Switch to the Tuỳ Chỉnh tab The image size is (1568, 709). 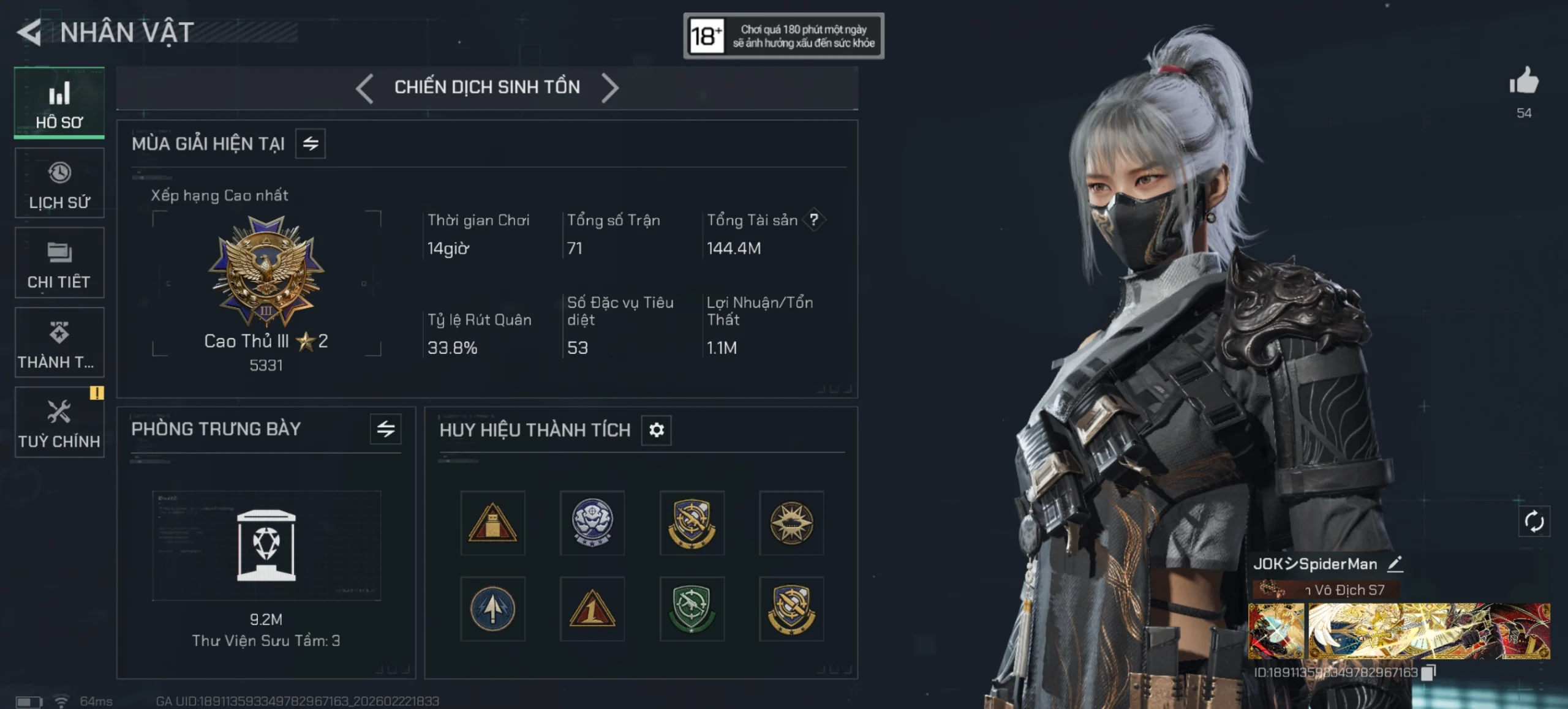pos(59,422)
